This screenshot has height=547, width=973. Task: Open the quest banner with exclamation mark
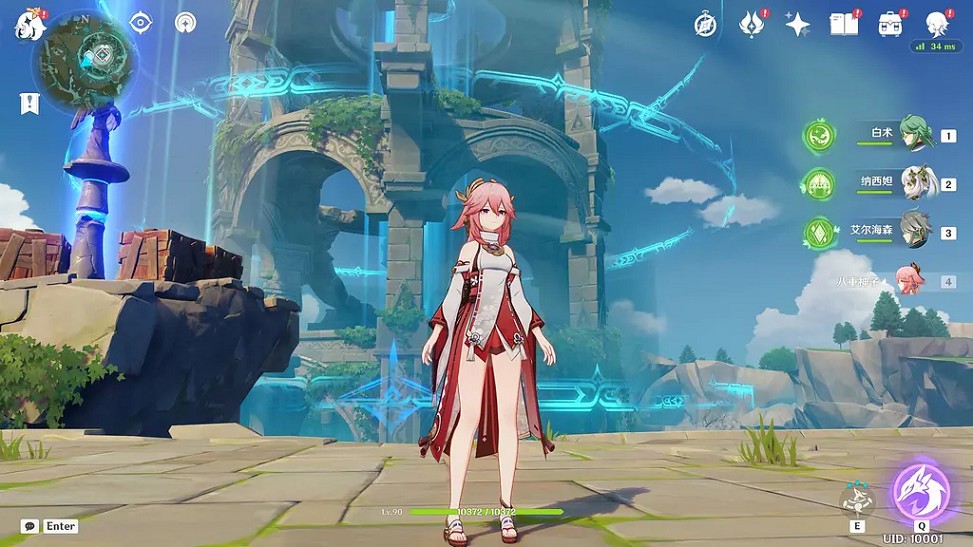point(29,102)
